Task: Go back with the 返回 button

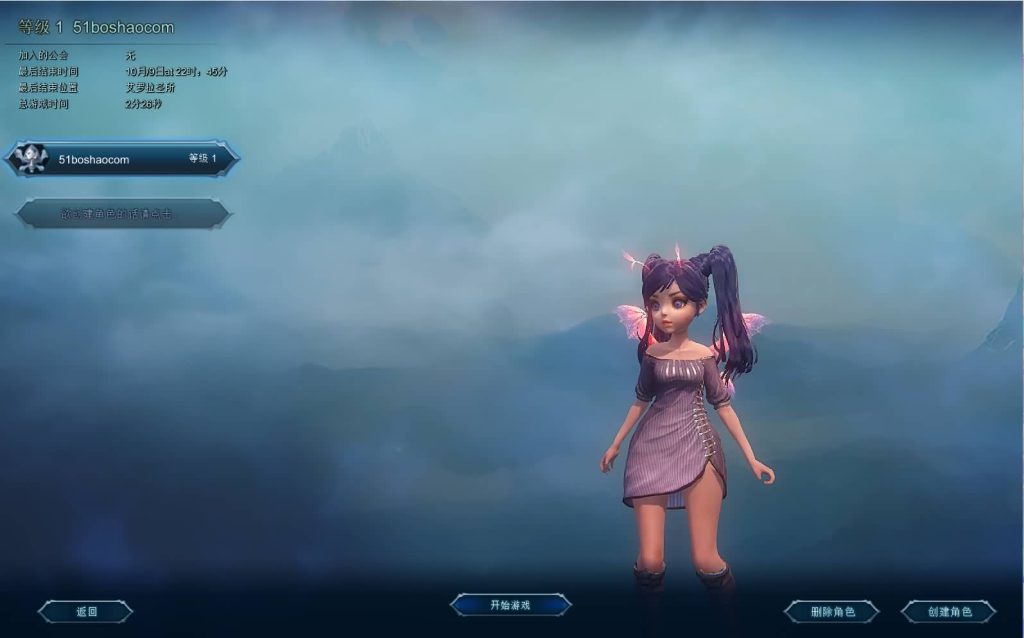Action: pos(86,611)
